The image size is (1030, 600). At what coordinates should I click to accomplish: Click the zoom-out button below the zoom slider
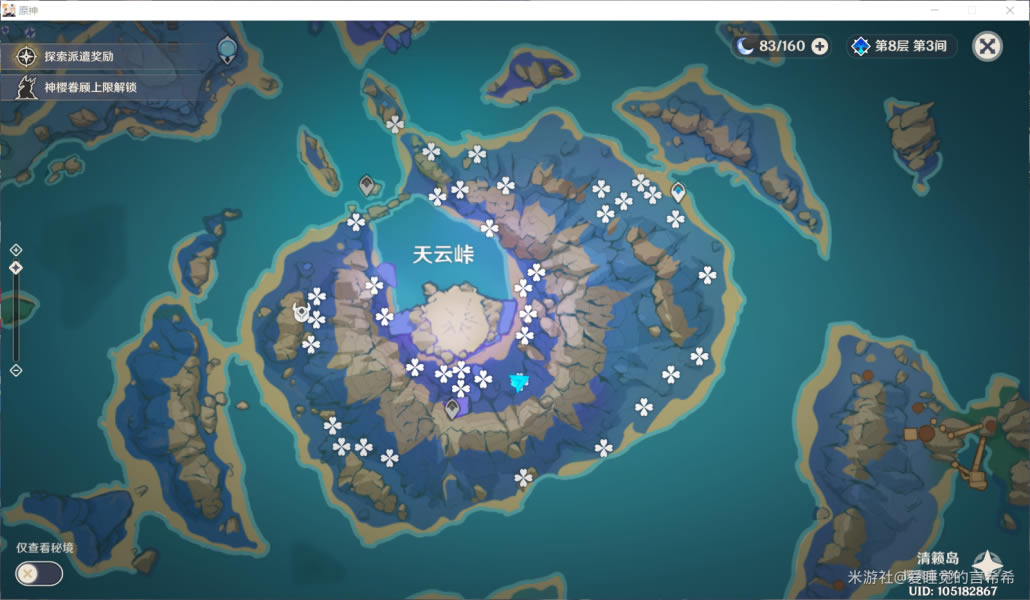coord(16,370)
